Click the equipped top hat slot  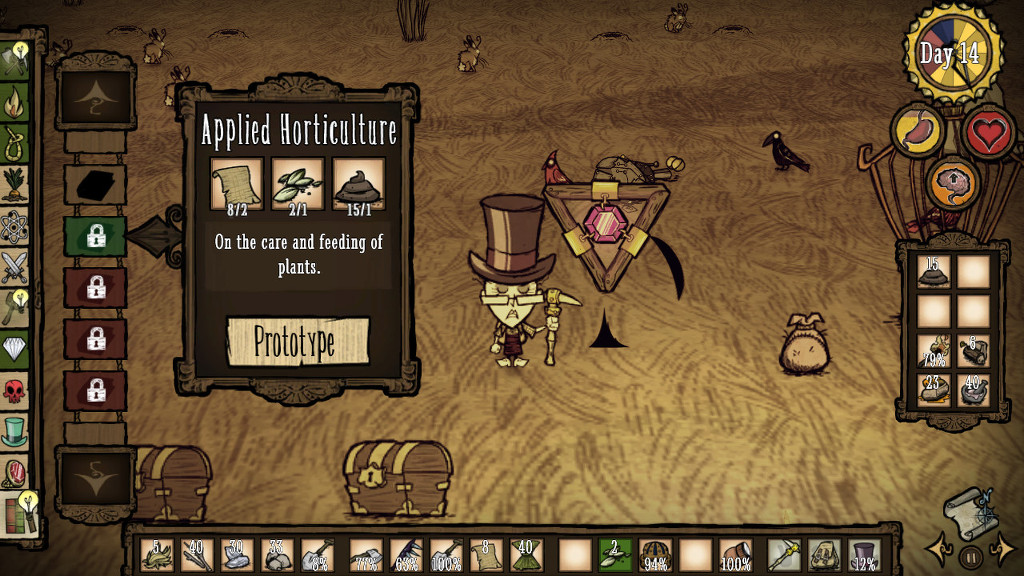click(863, 555)
